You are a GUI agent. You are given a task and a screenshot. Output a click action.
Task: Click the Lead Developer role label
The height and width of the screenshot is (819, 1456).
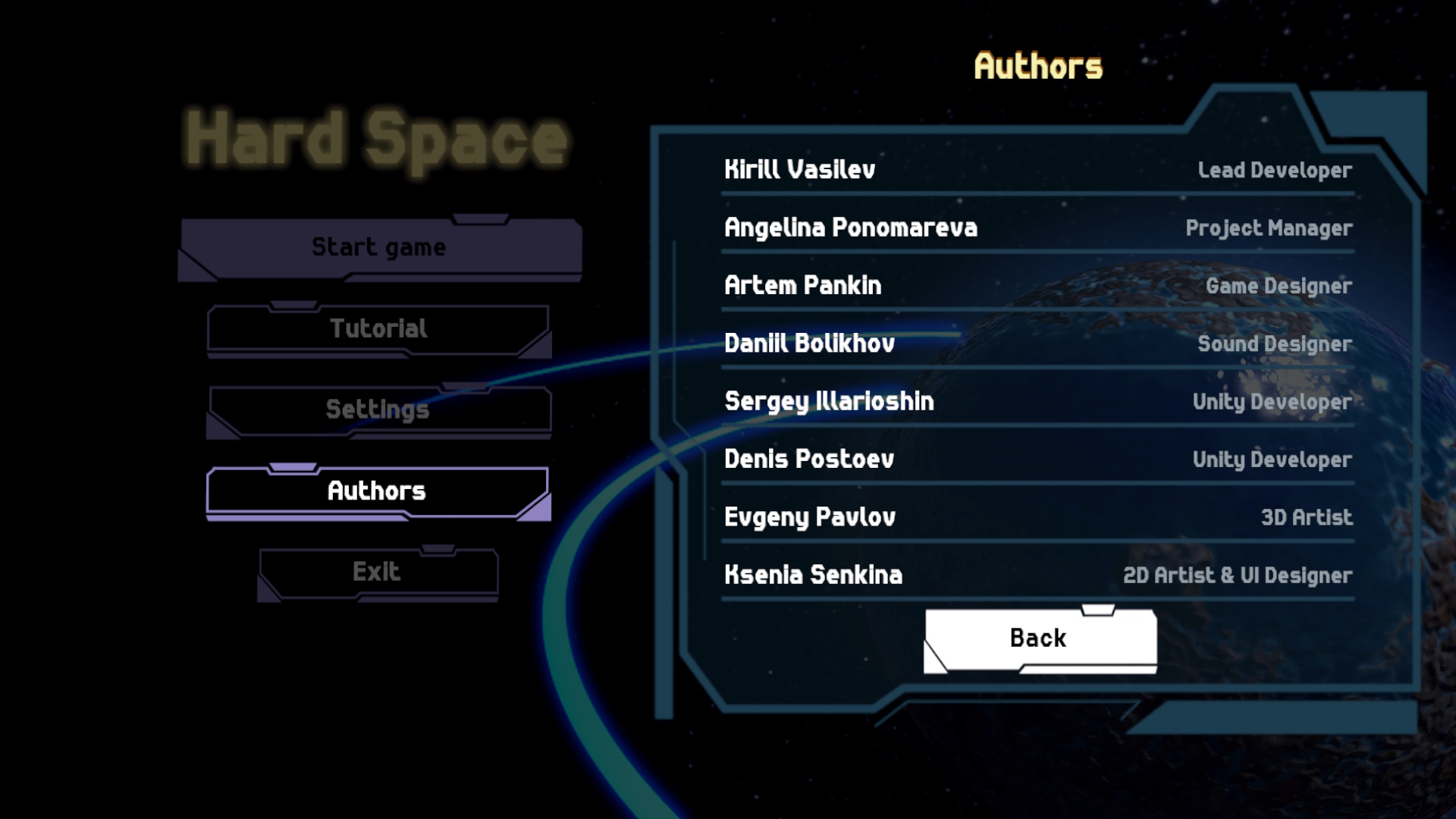1274,171
